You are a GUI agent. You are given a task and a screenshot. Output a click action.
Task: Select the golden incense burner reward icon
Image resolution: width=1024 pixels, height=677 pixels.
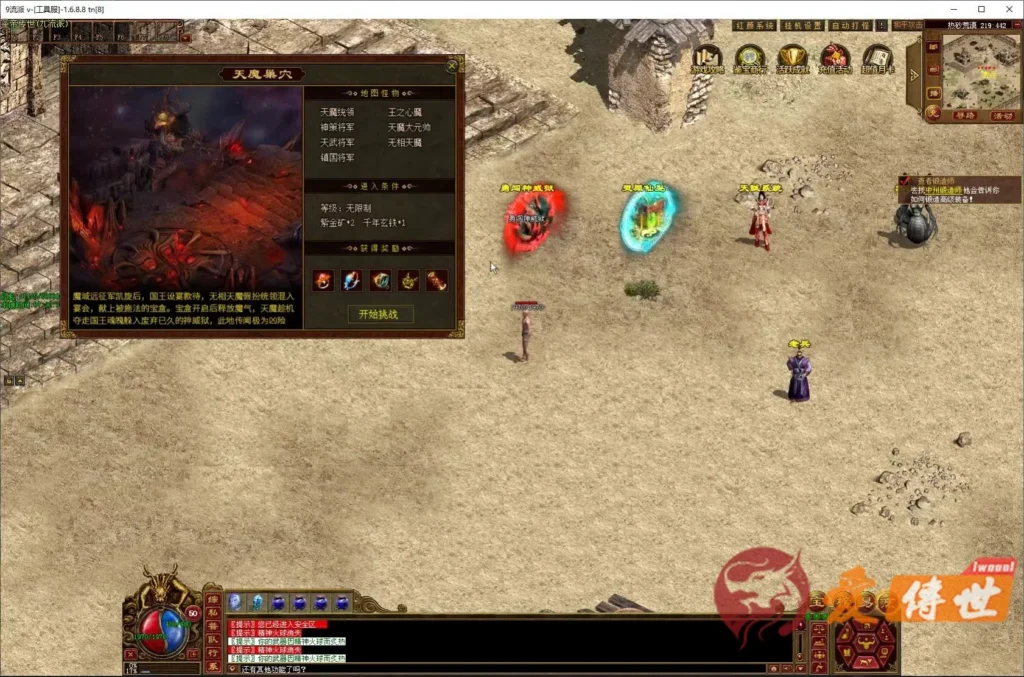tap(408, 281)
